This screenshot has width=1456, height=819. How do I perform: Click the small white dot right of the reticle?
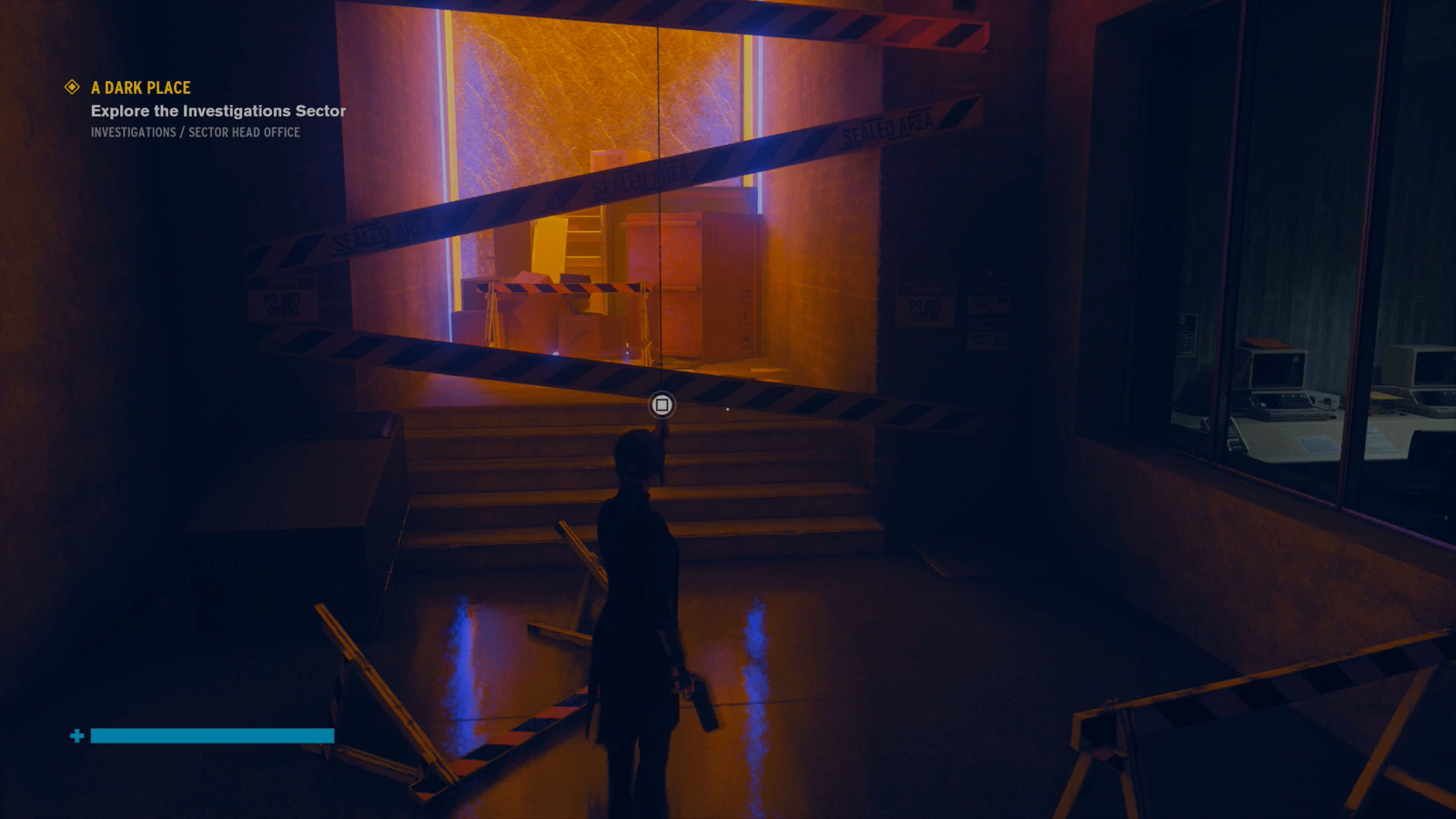point(728,409)
